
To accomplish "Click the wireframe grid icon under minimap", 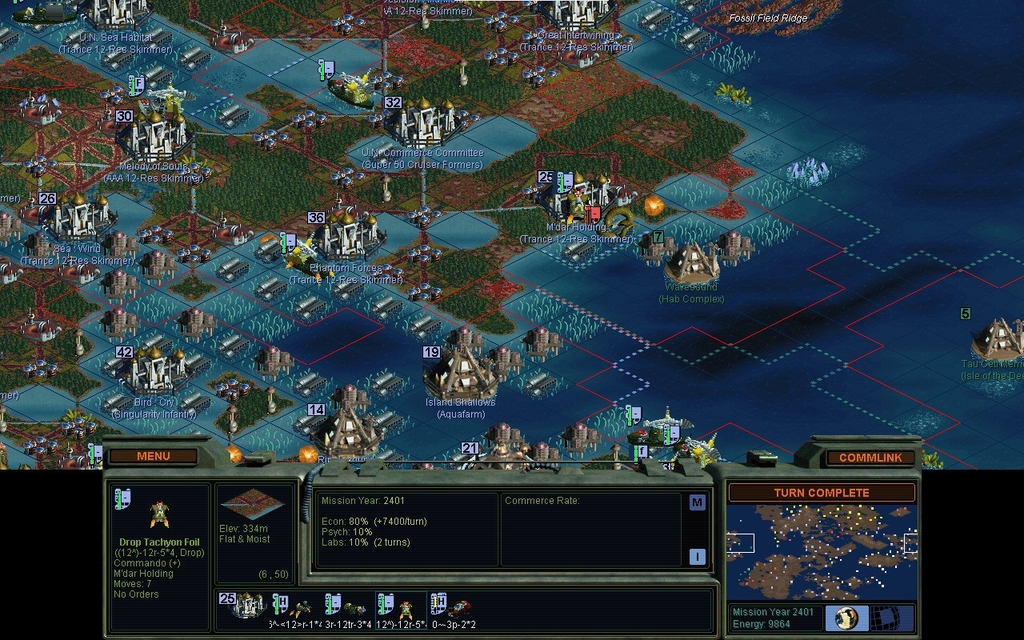I will [885, 617].
